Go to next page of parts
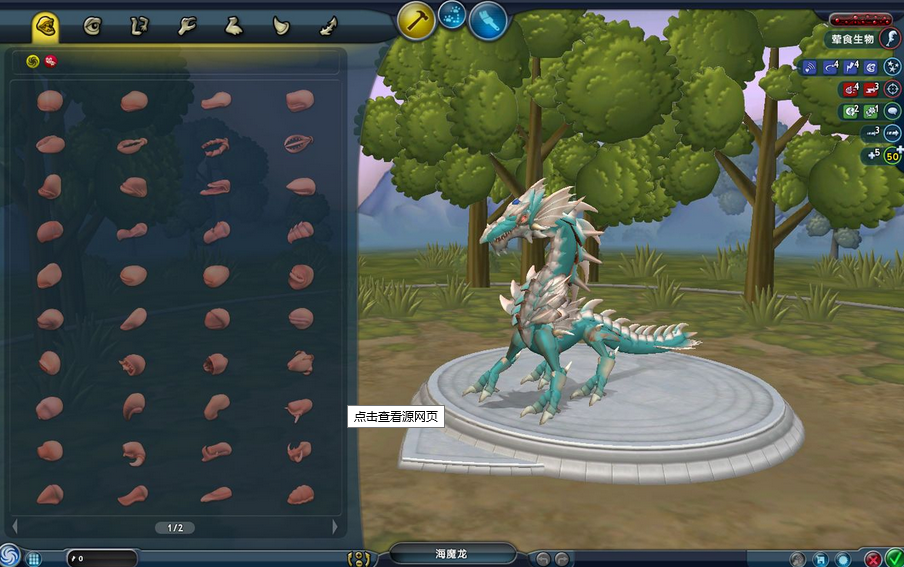 (x=335, y=527)
